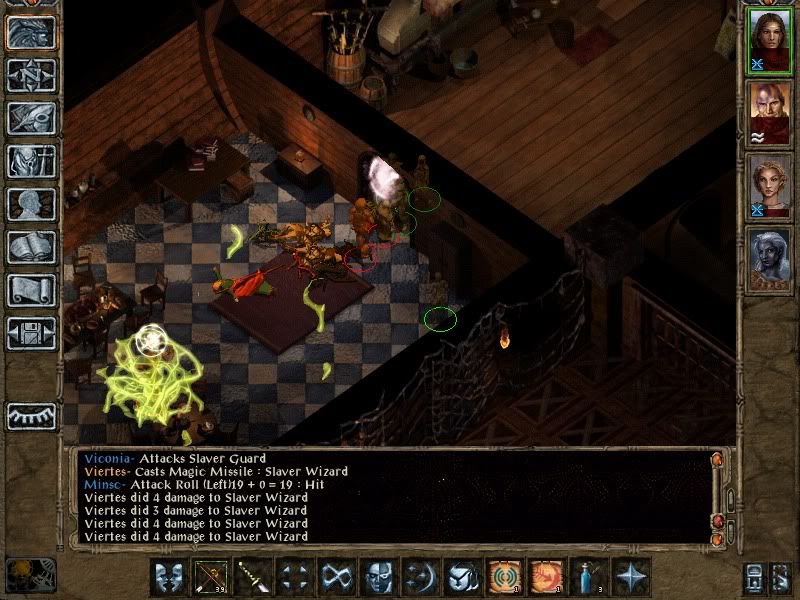Open the area map
The image size is (800, 600).
[31, 75]
